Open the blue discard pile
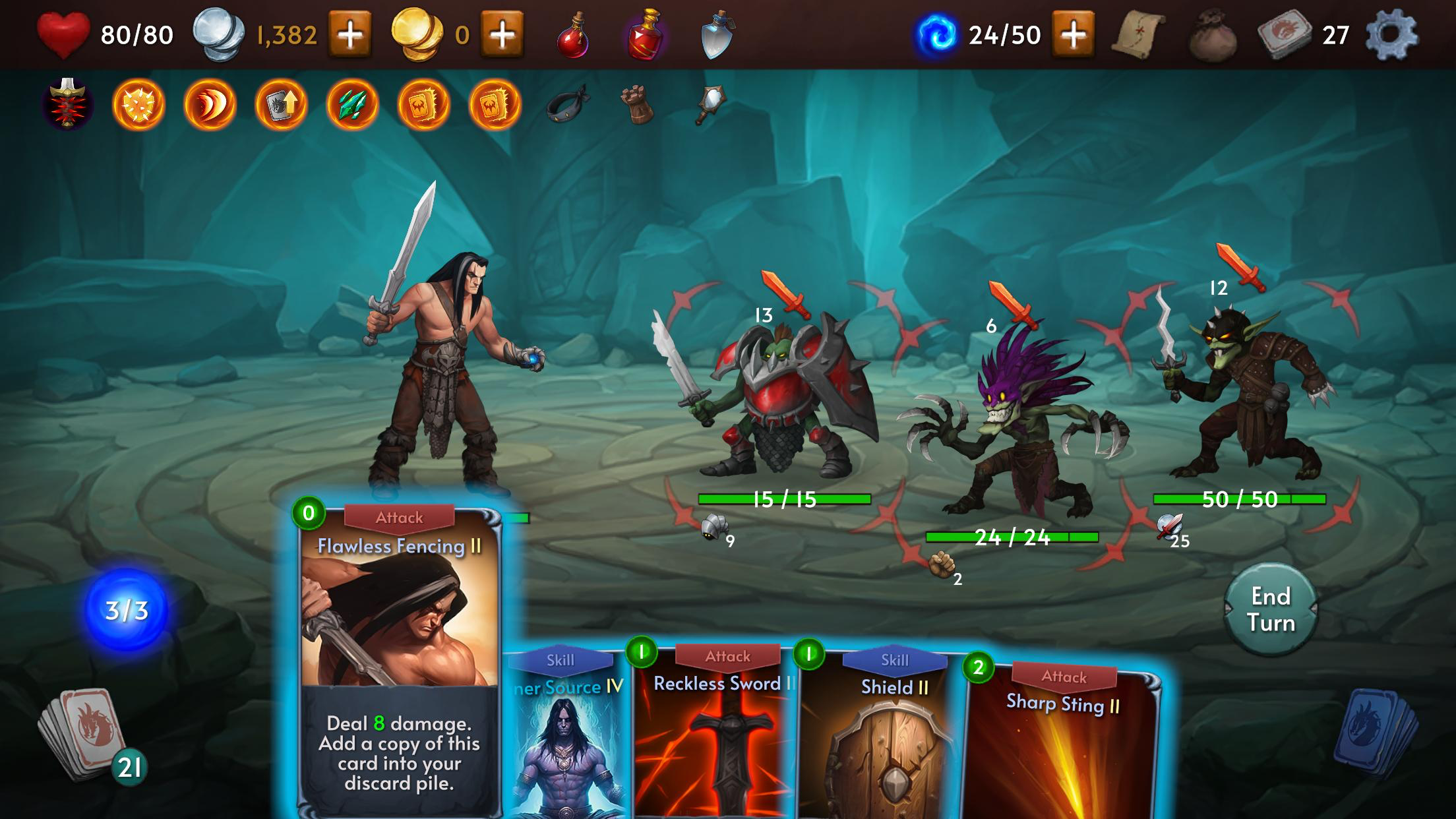1456x819 pixels. [1375, 733]
